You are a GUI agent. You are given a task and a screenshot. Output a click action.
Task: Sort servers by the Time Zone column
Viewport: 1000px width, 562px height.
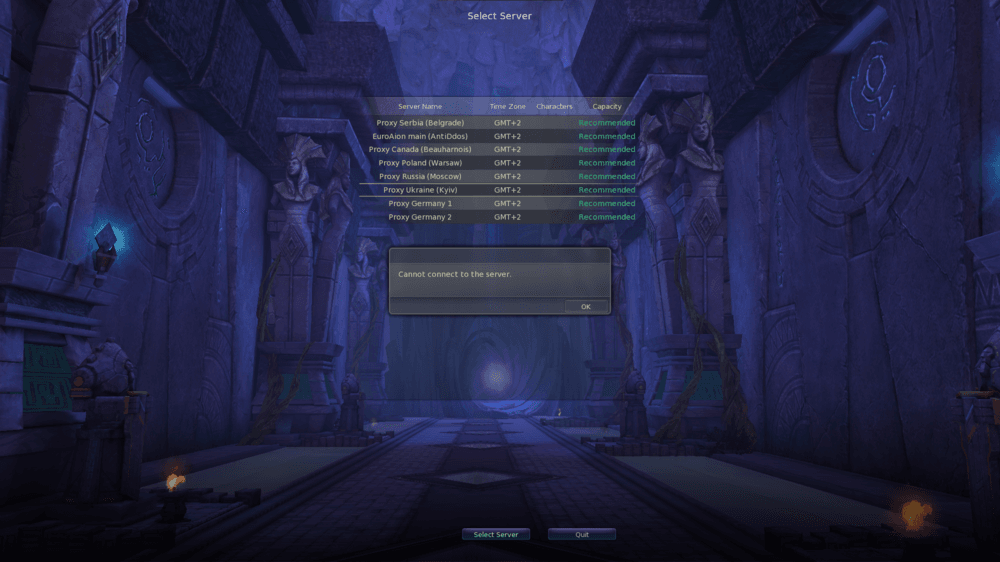click(x=507, y=106)
